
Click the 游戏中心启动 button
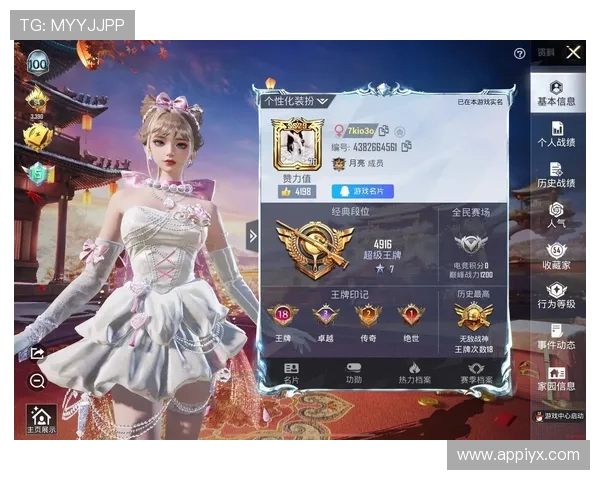point(557,415)
